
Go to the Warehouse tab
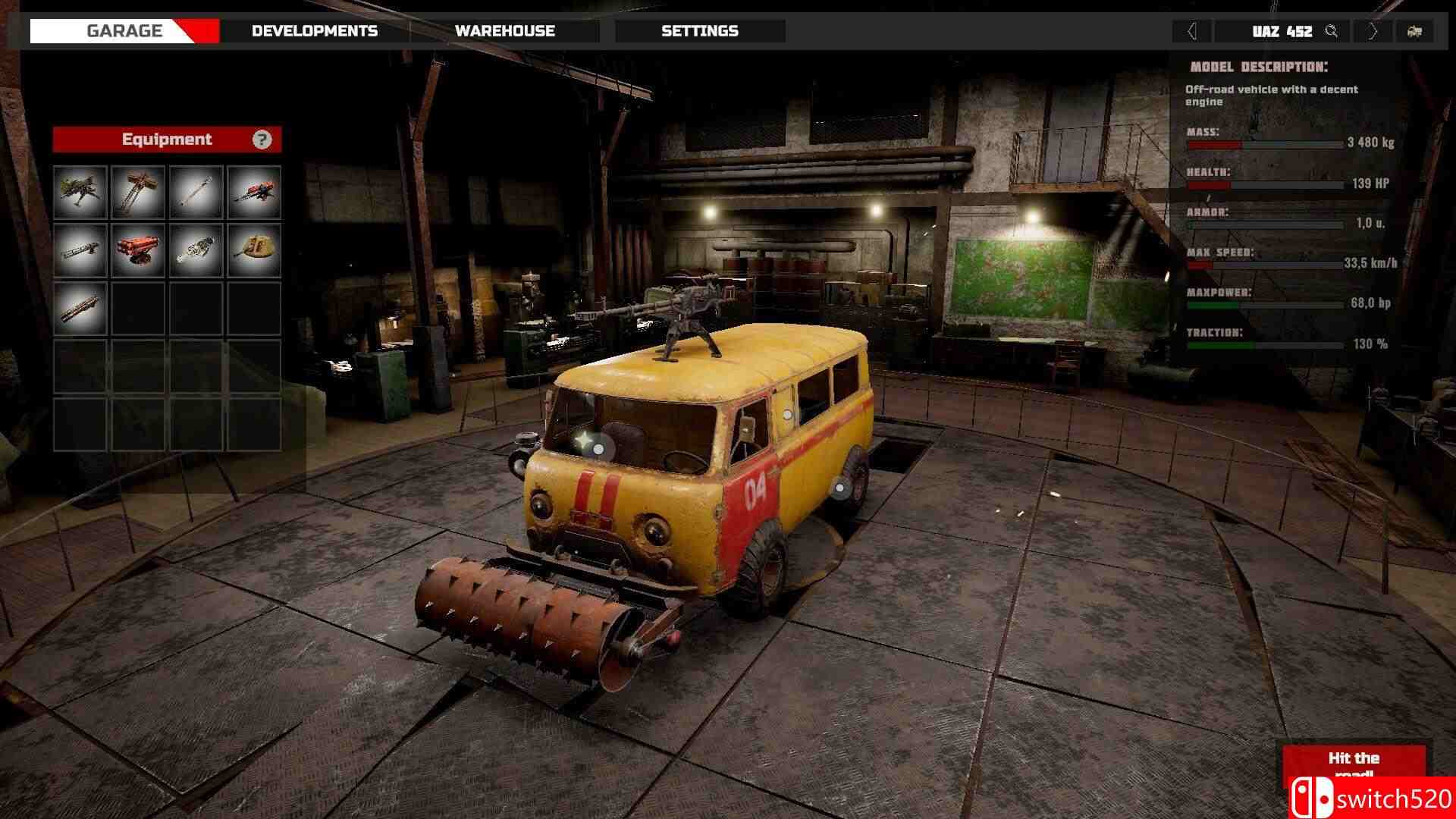pos(504,31)
